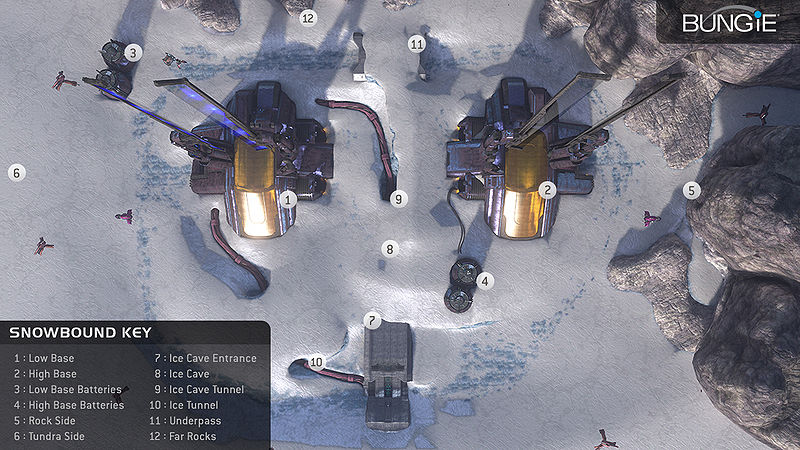Screen dimensions: 800x450
Task: Select the "Low Base" legend entry
Action: pyautogui.click(x=44, y=358)
